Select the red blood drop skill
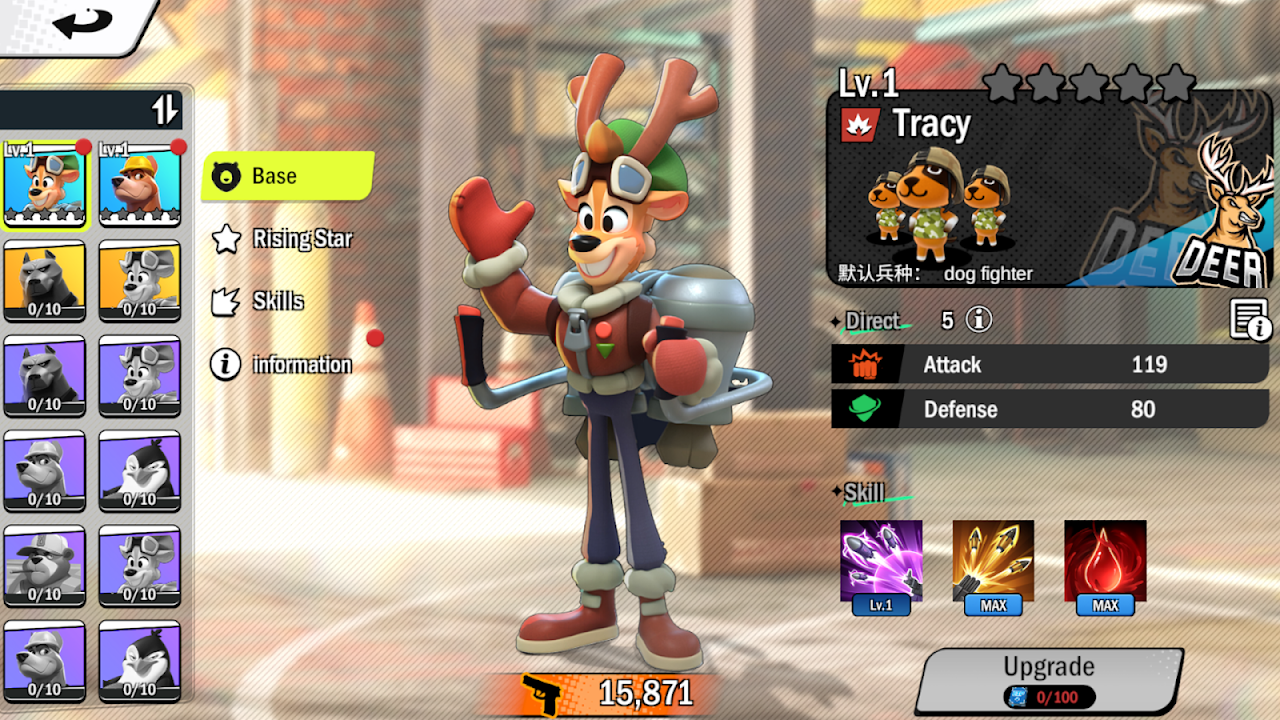Screen dimensions: 1280x720 click(x=1105, y=561)
